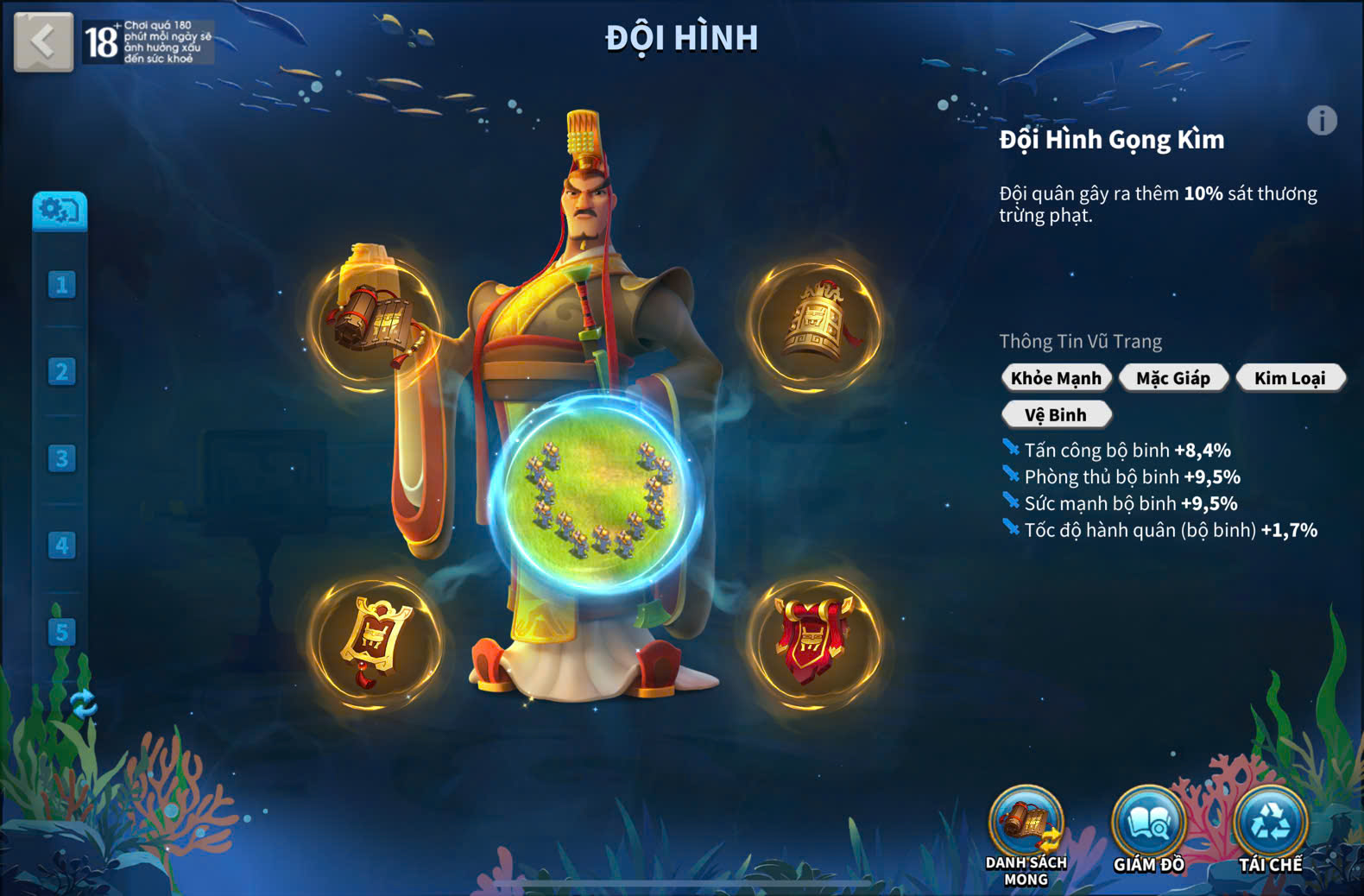This screenshot has width=1364, height=896.
Task: Select formation preset 3
Action: point(61,458)
